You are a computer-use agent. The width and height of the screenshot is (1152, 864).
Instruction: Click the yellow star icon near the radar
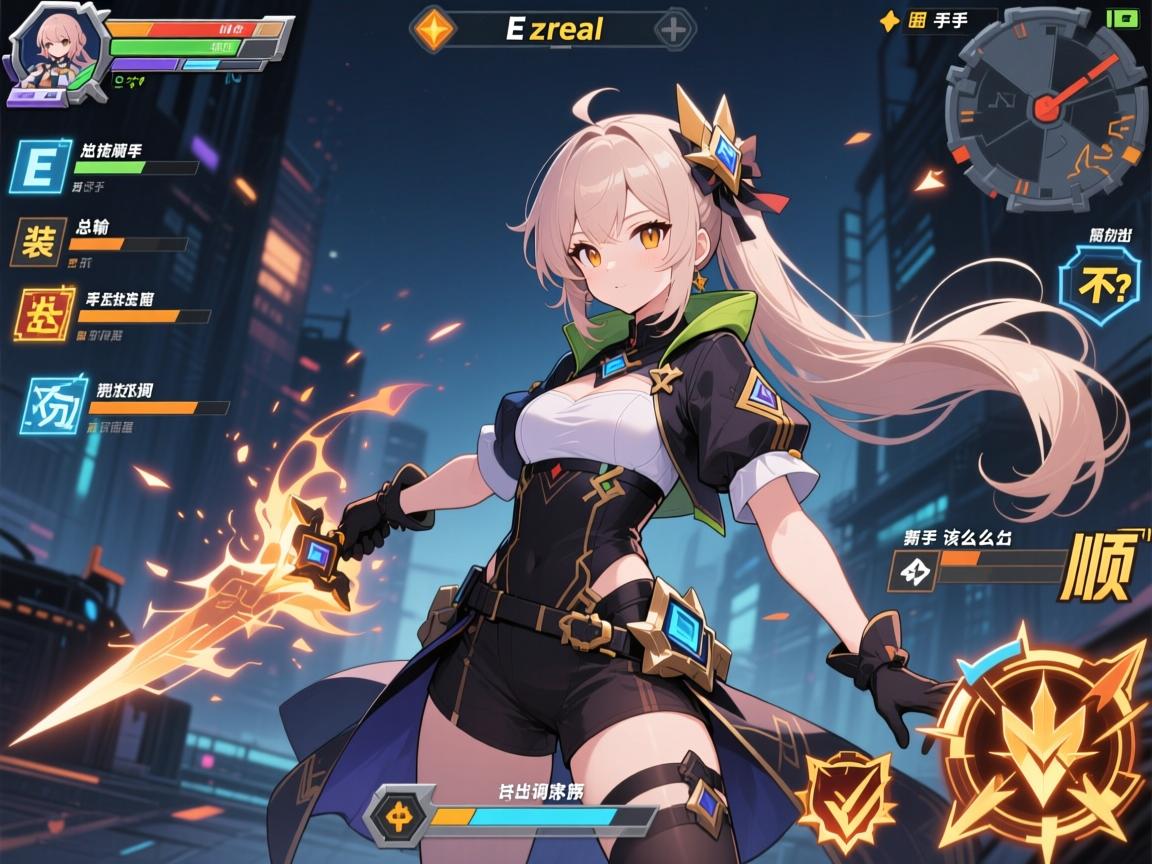point(886,20)
